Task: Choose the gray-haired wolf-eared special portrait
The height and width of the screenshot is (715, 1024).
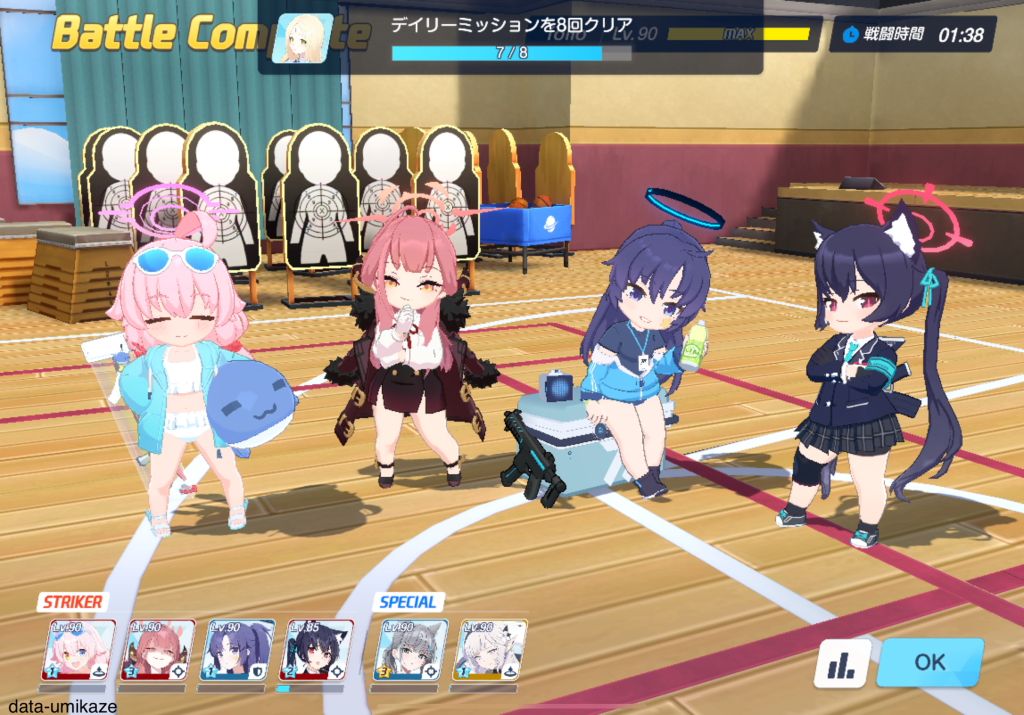Action: pyautogui.click(x=411, y=651)
